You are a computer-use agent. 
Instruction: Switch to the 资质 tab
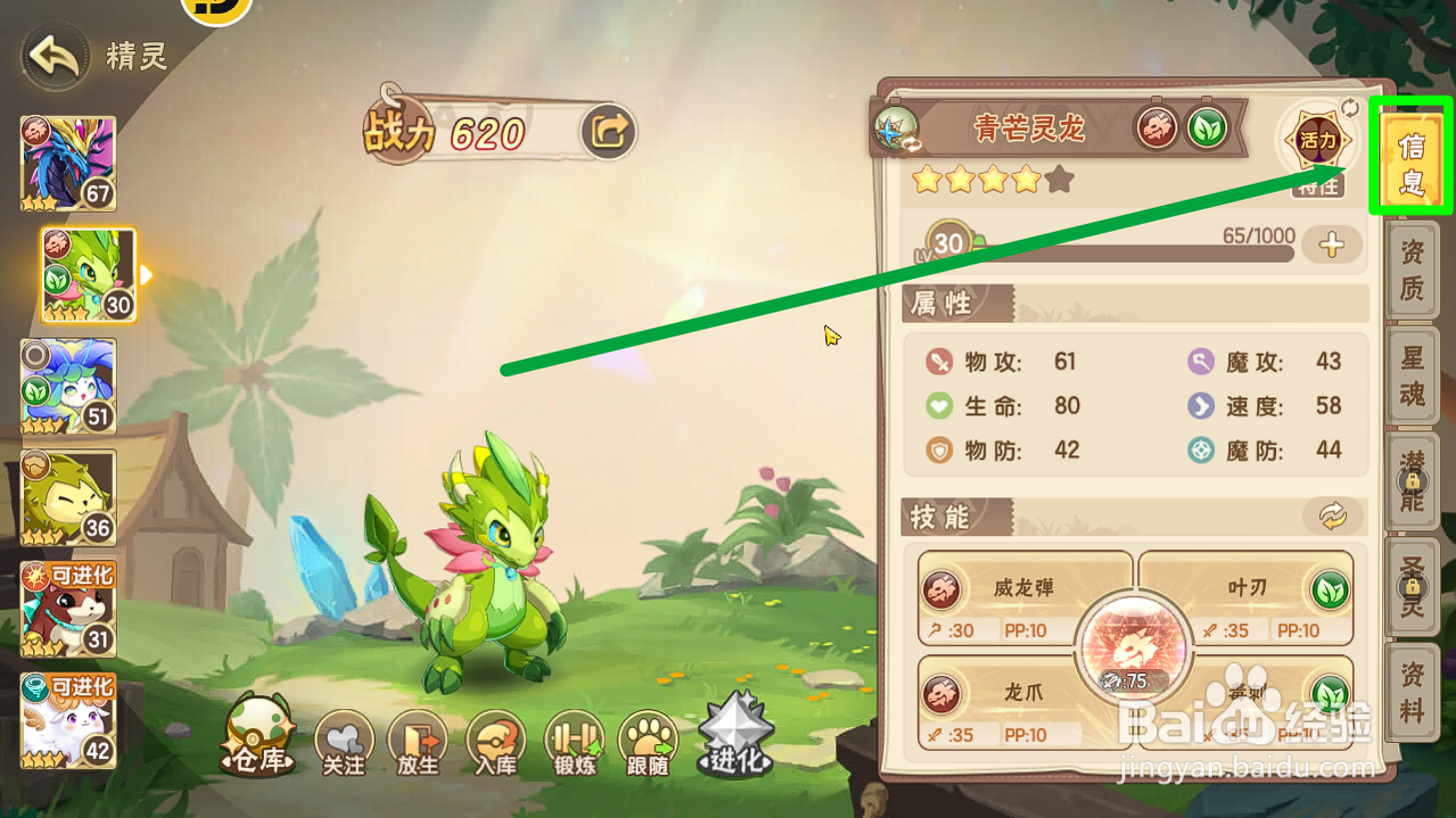1410,272
